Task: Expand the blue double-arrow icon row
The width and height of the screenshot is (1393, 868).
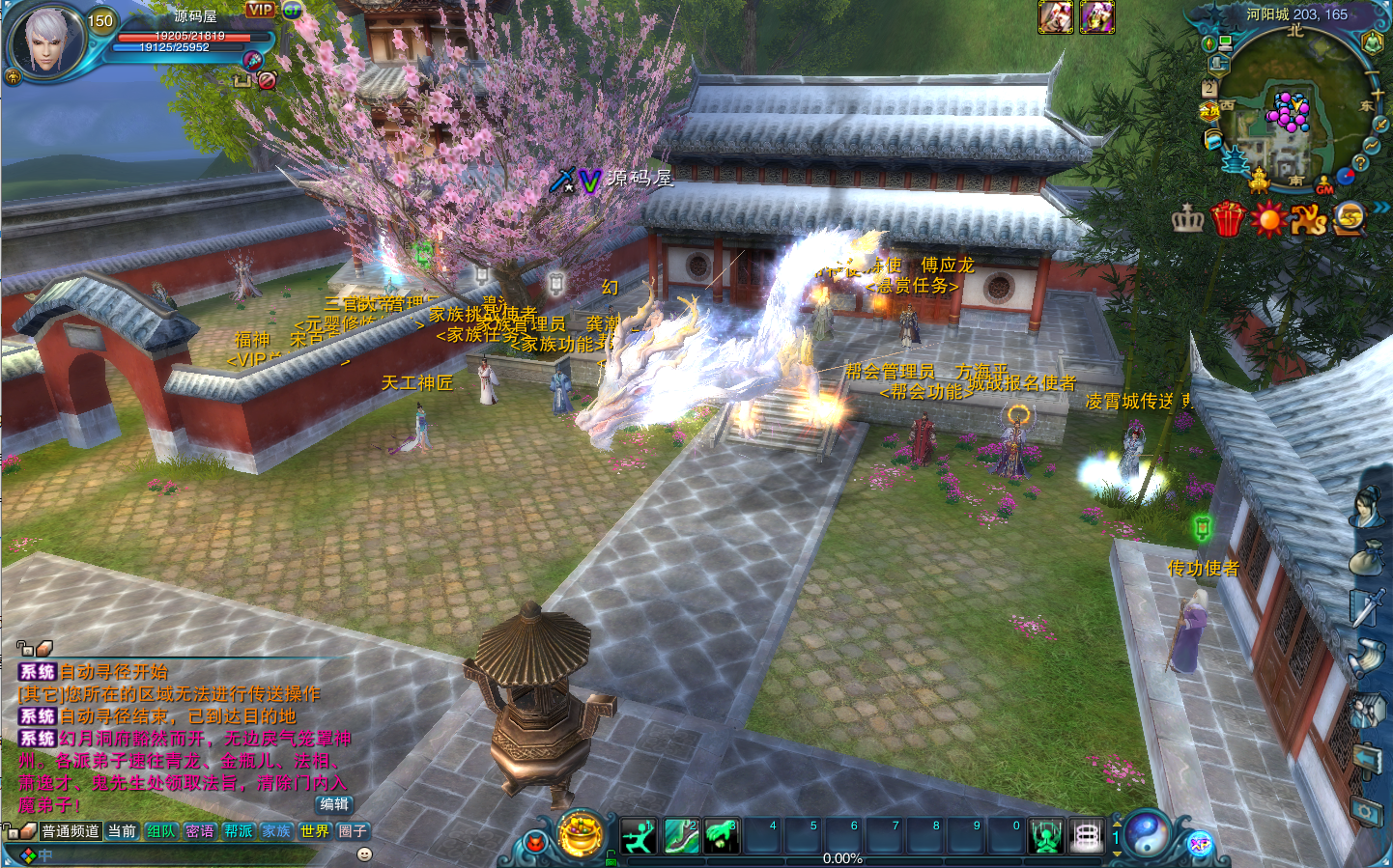Action: 1381,208
